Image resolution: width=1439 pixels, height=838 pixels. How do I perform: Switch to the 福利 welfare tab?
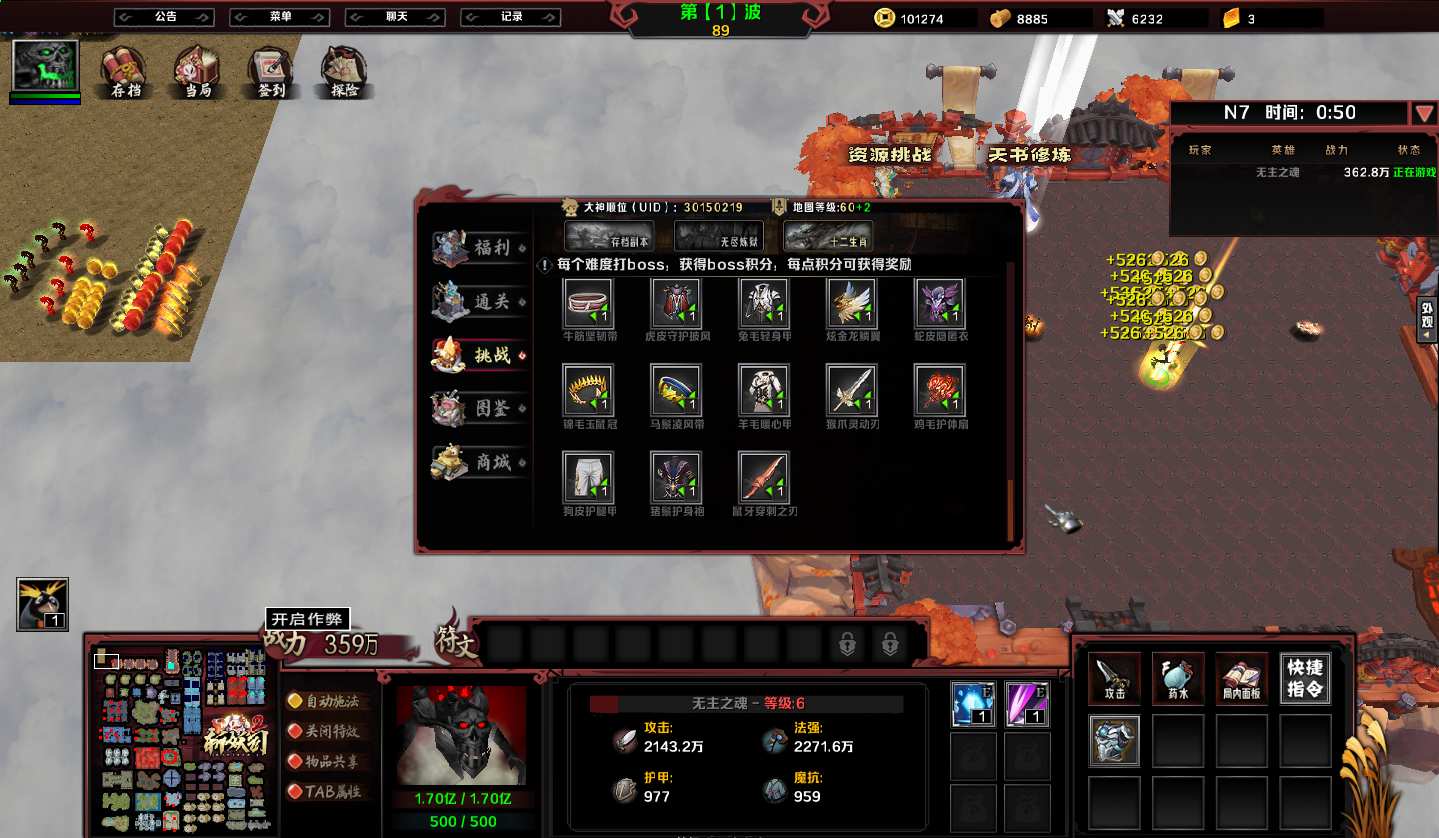click(481, 247)
